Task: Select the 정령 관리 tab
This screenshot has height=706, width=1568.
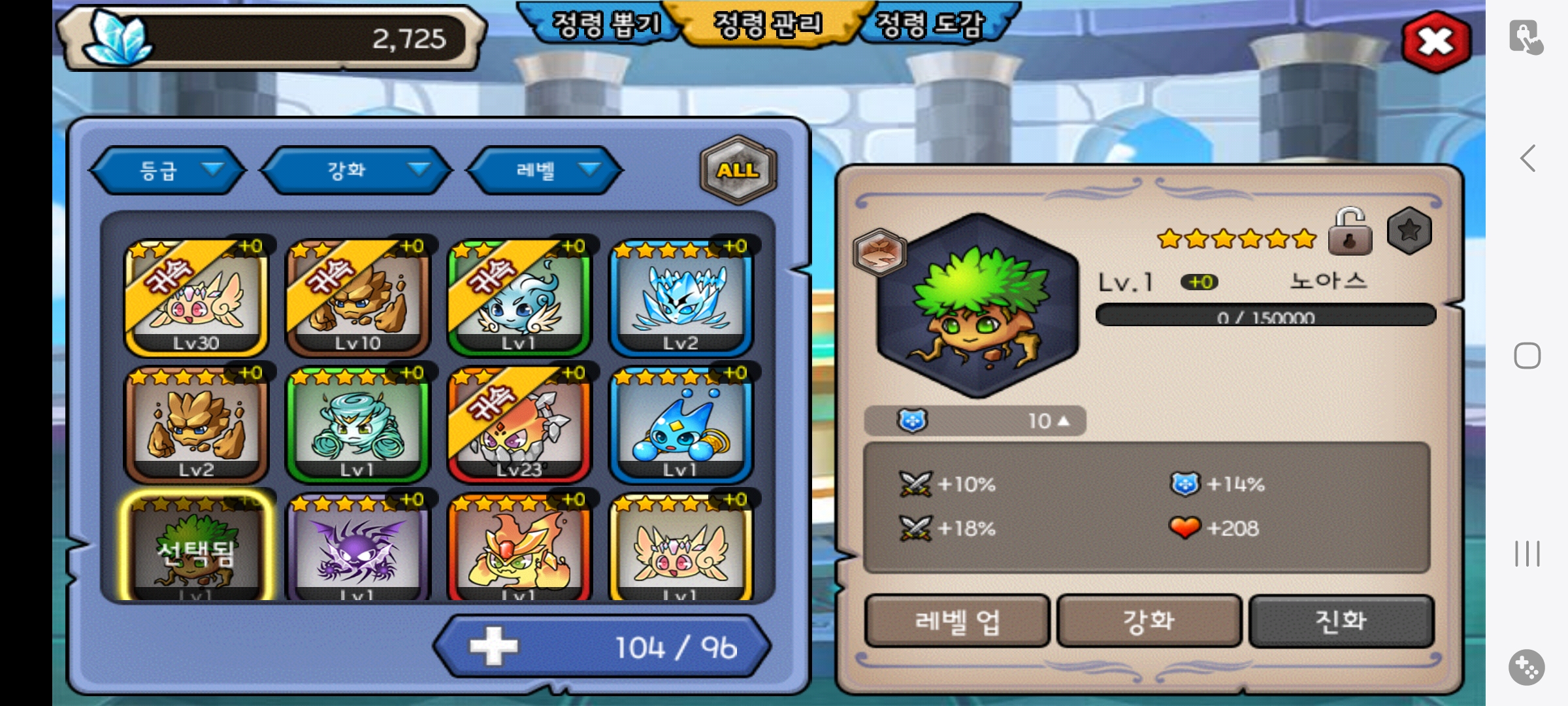Action: (768, 25)
